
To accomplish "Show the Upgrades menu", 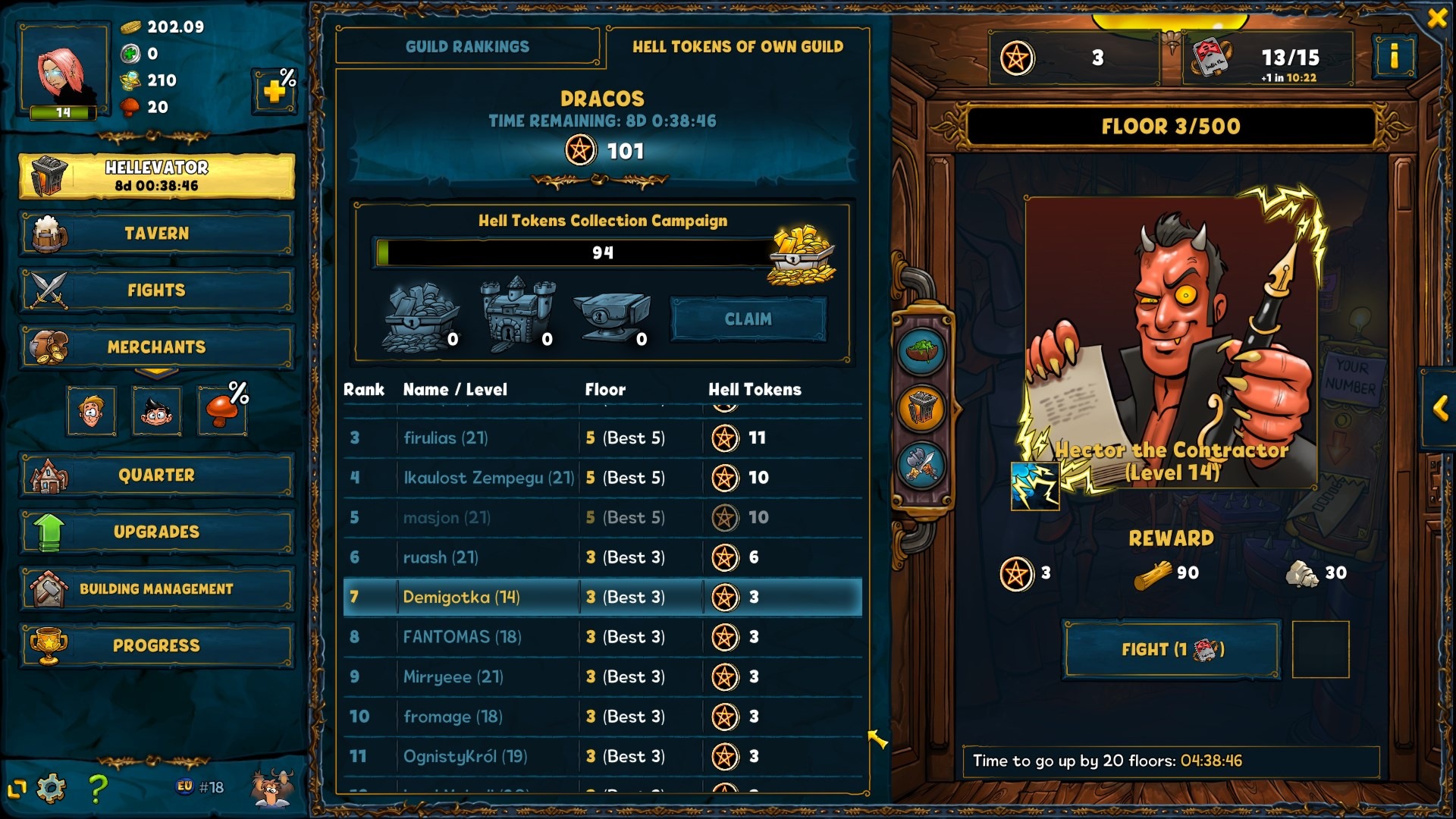I will click(156, 532).
